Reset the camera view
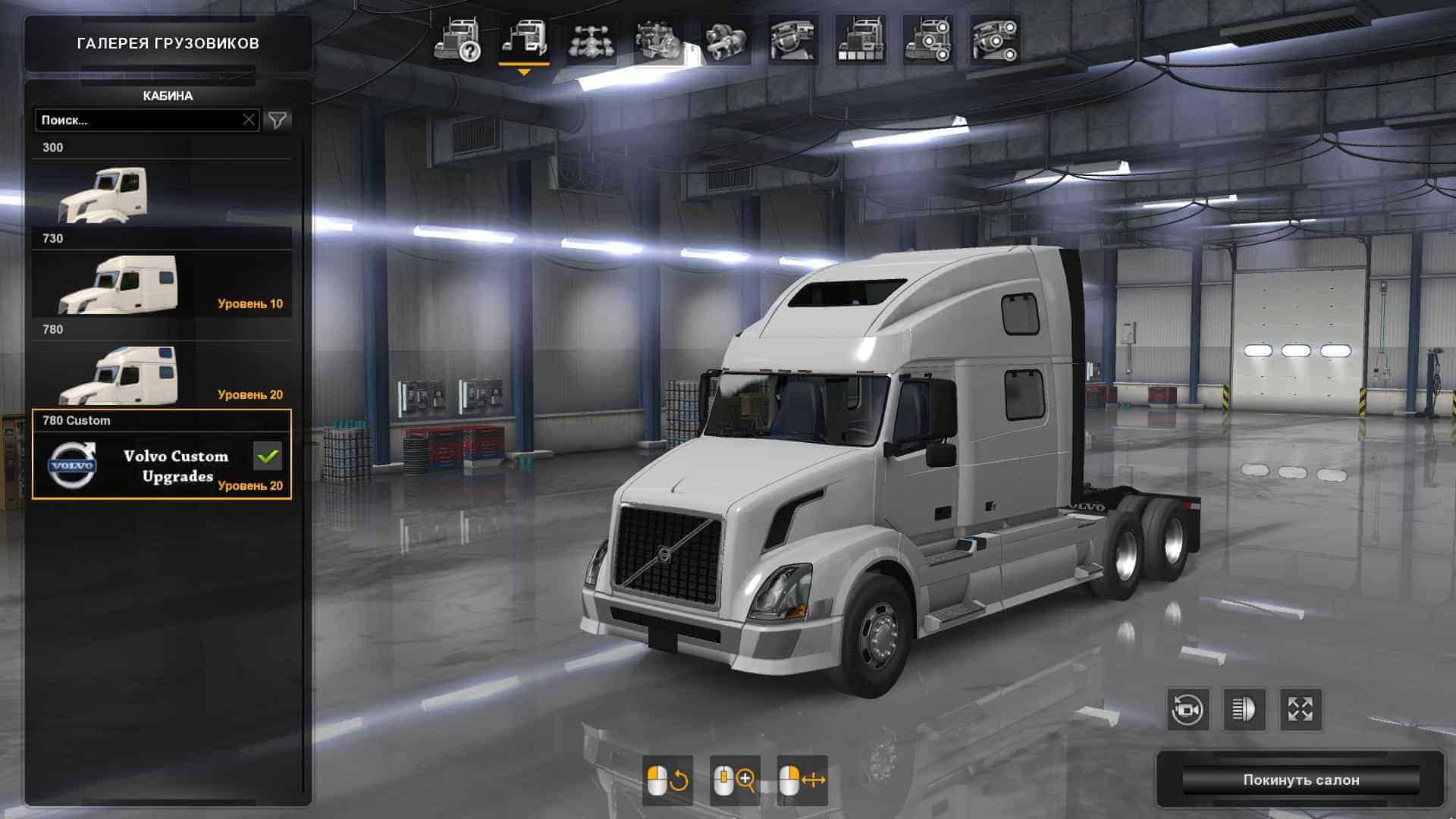This screenshot has height=819, width=1456. coord(1188,710)
